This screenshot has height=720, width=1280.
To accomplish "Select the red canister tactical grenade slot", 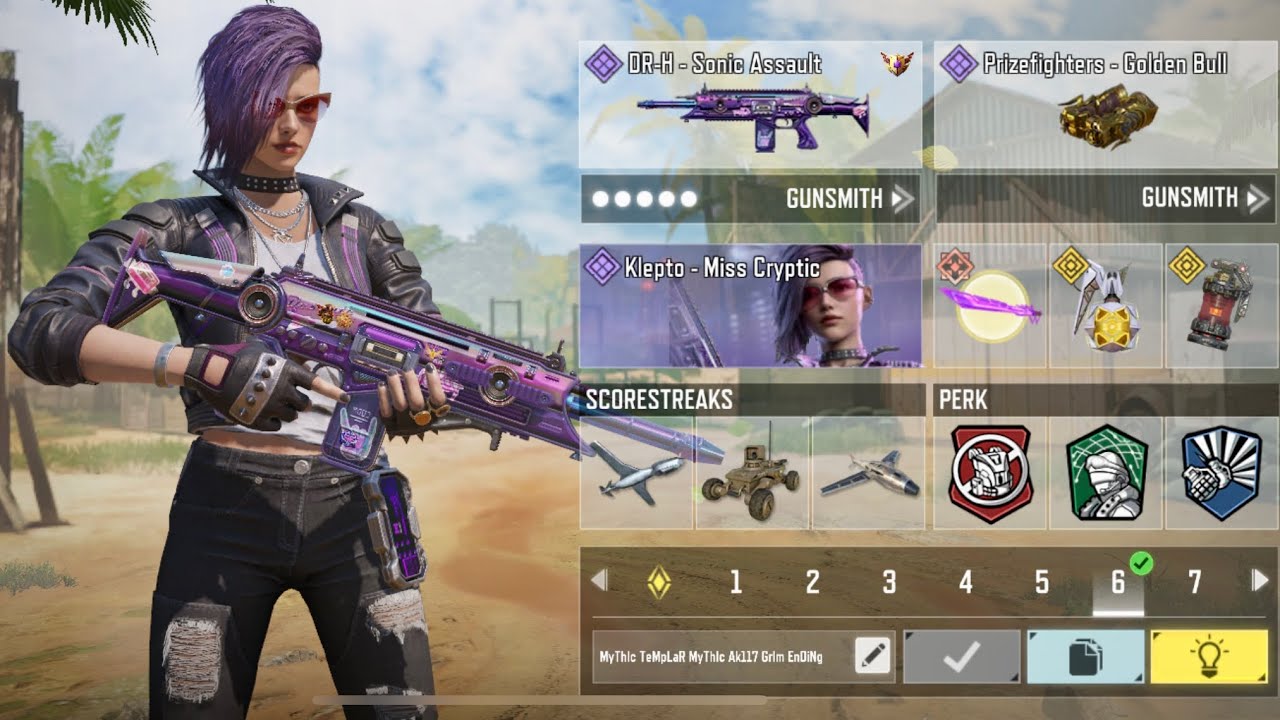I will coord(1221,306).
